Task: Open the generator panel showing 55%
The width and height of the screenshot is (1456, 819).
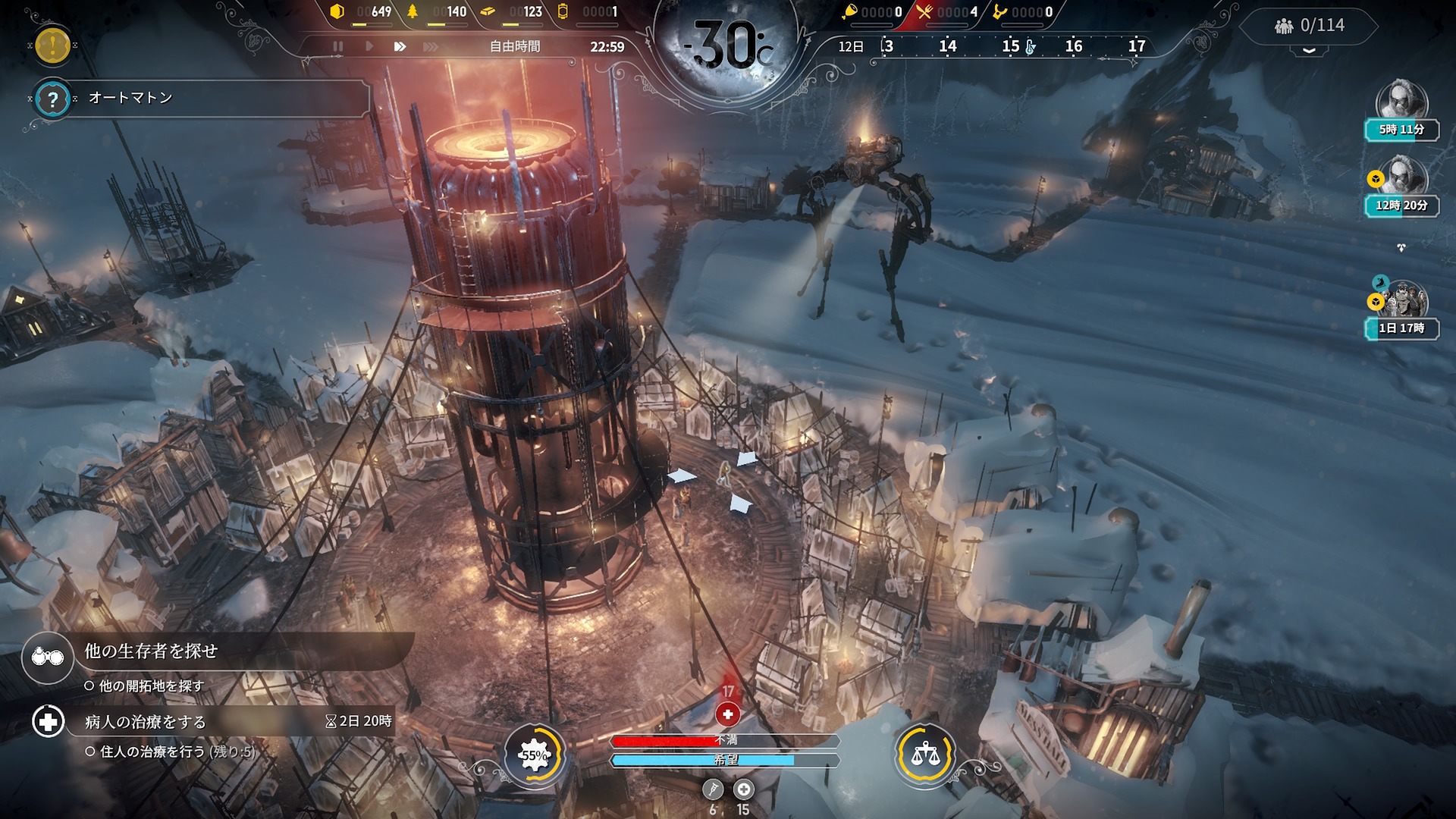Action: pos(535,755)
